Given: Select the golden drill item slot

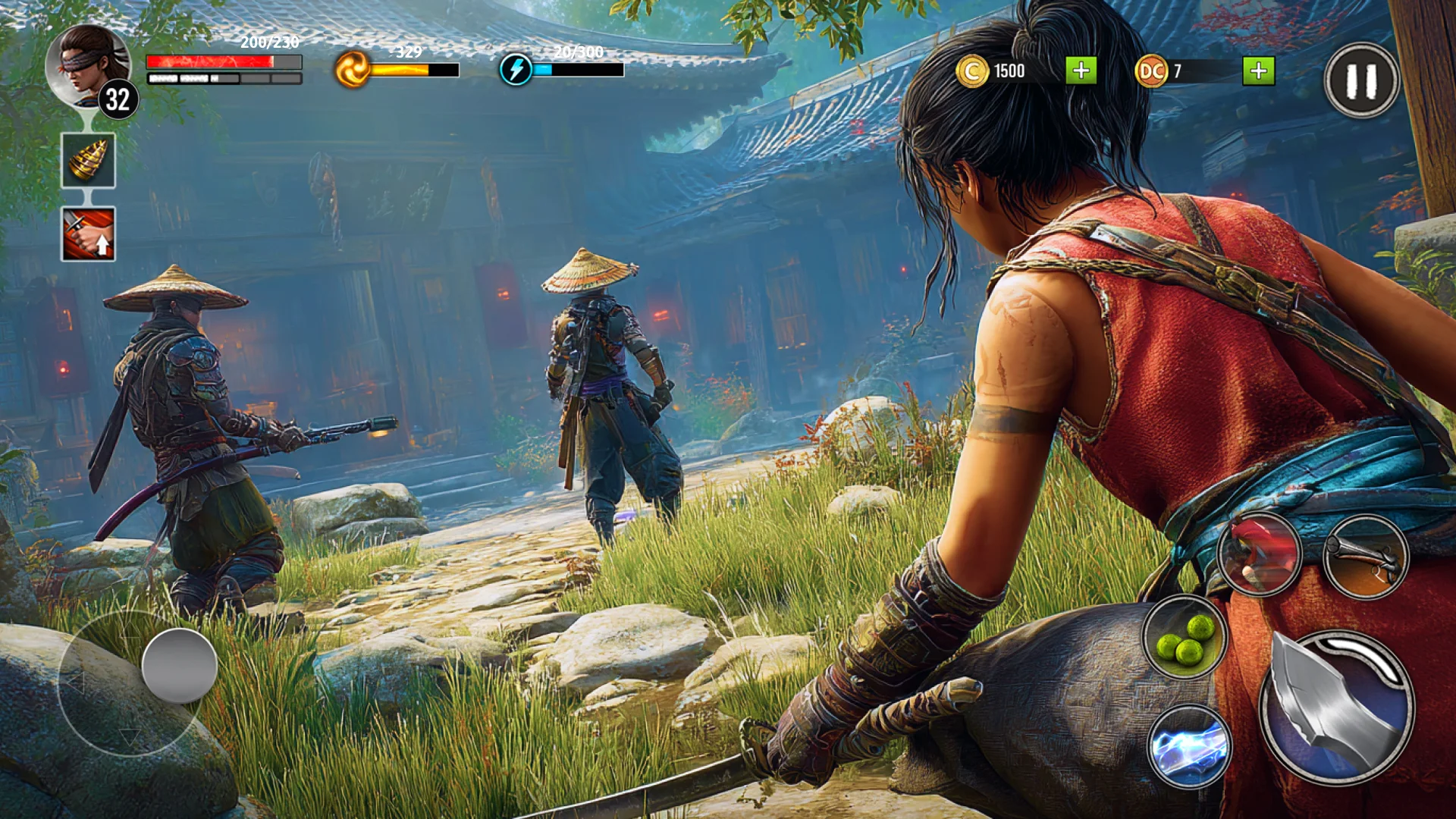Looking at the screenshot, I should [x=89, y=160].
